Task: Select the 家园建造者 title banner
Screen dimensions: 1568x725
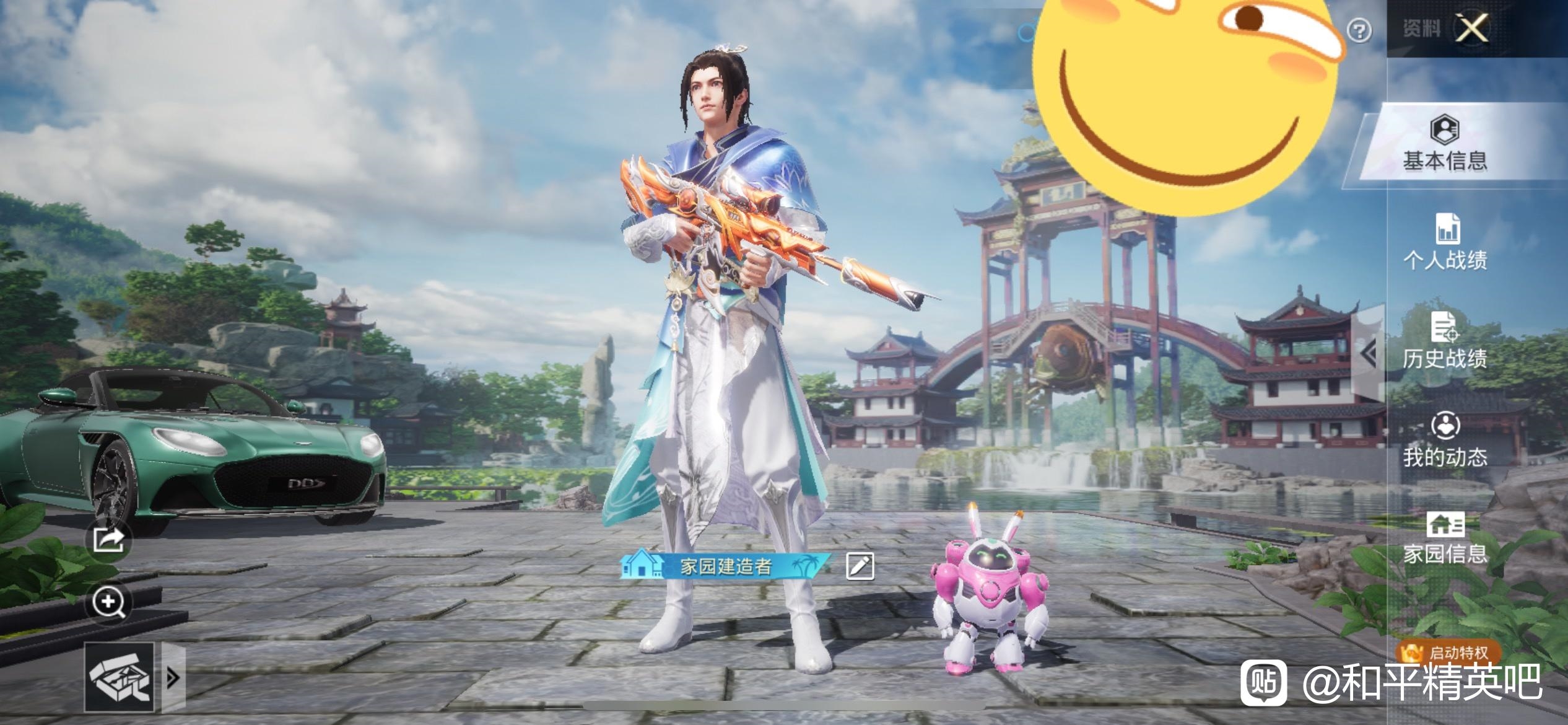Action: [x=725, y=566]
